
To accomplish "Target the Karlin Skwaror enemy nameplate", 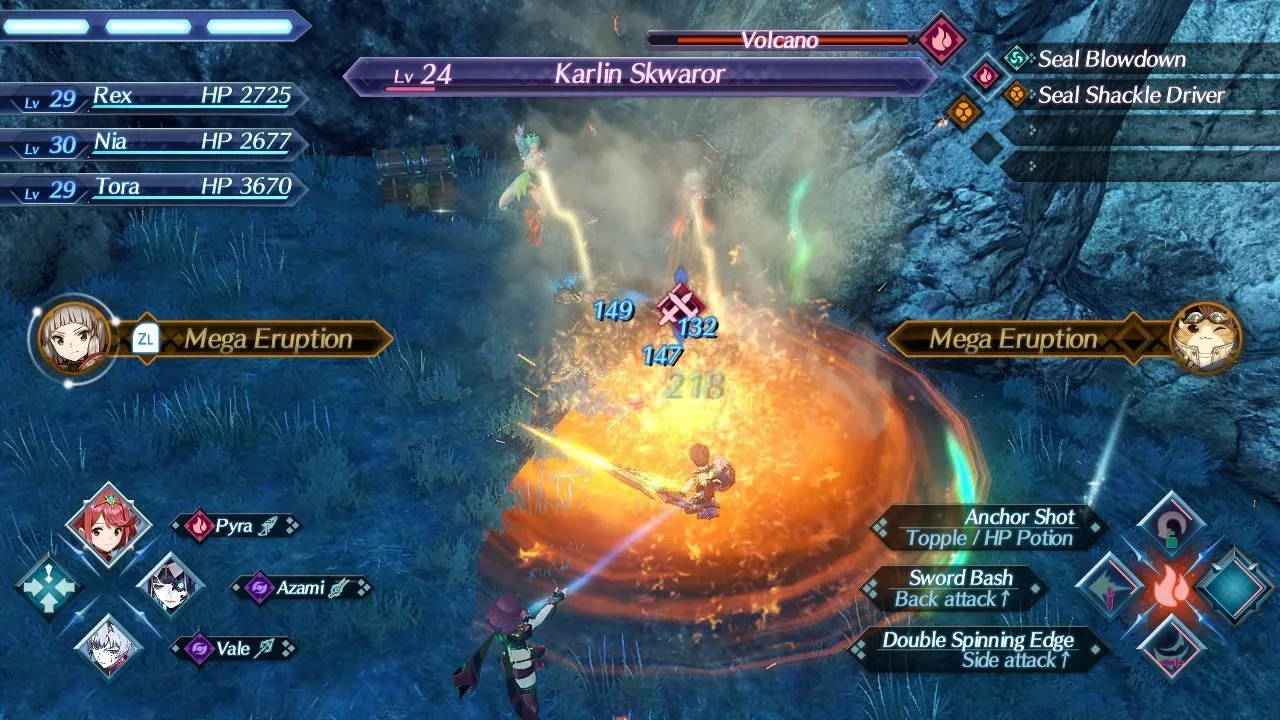I will pos(640,75).
